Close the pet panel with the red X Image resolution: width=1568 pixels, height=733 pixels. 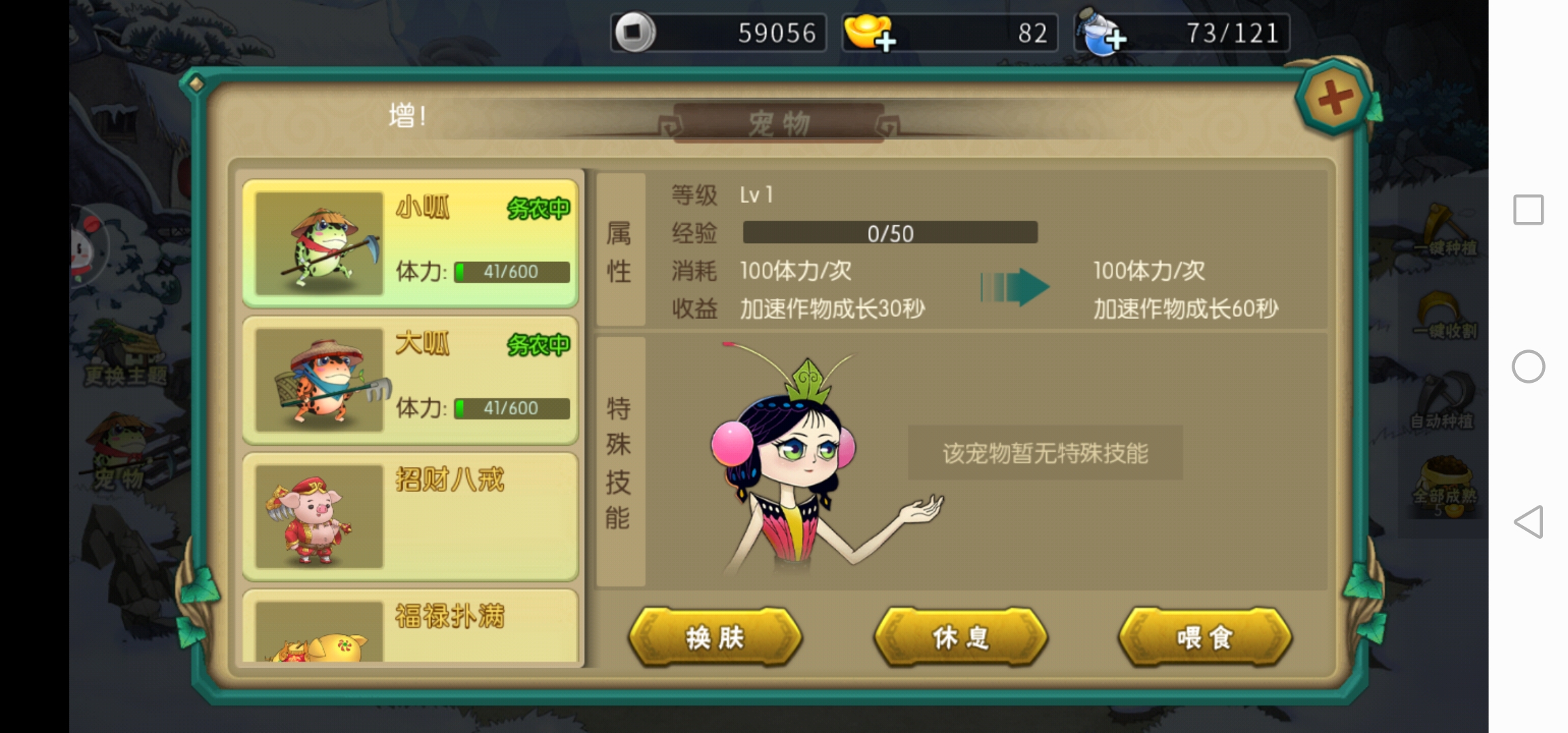point(1334,98)
